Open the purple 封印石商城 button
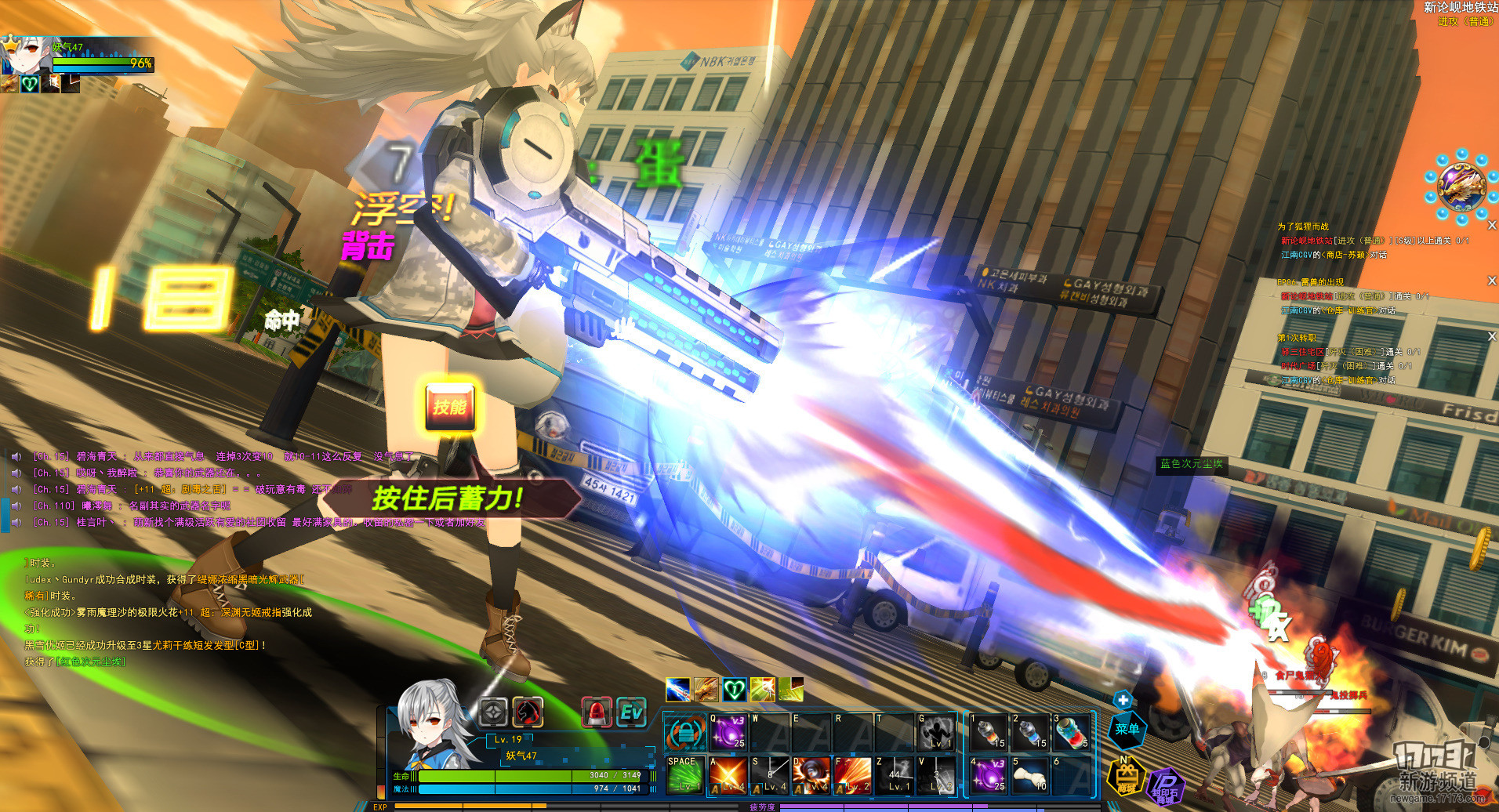The image size is (1499, 812). [x=1166, y=786]
